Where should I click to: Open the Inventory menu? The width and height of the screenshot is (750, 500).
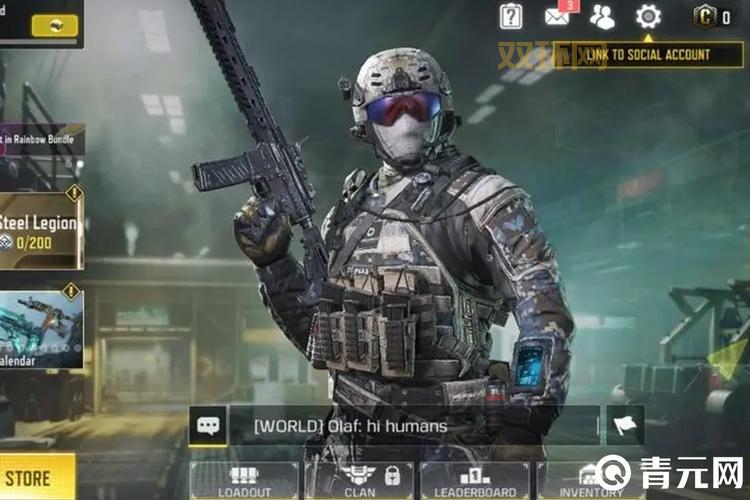[x=590, y=480]
